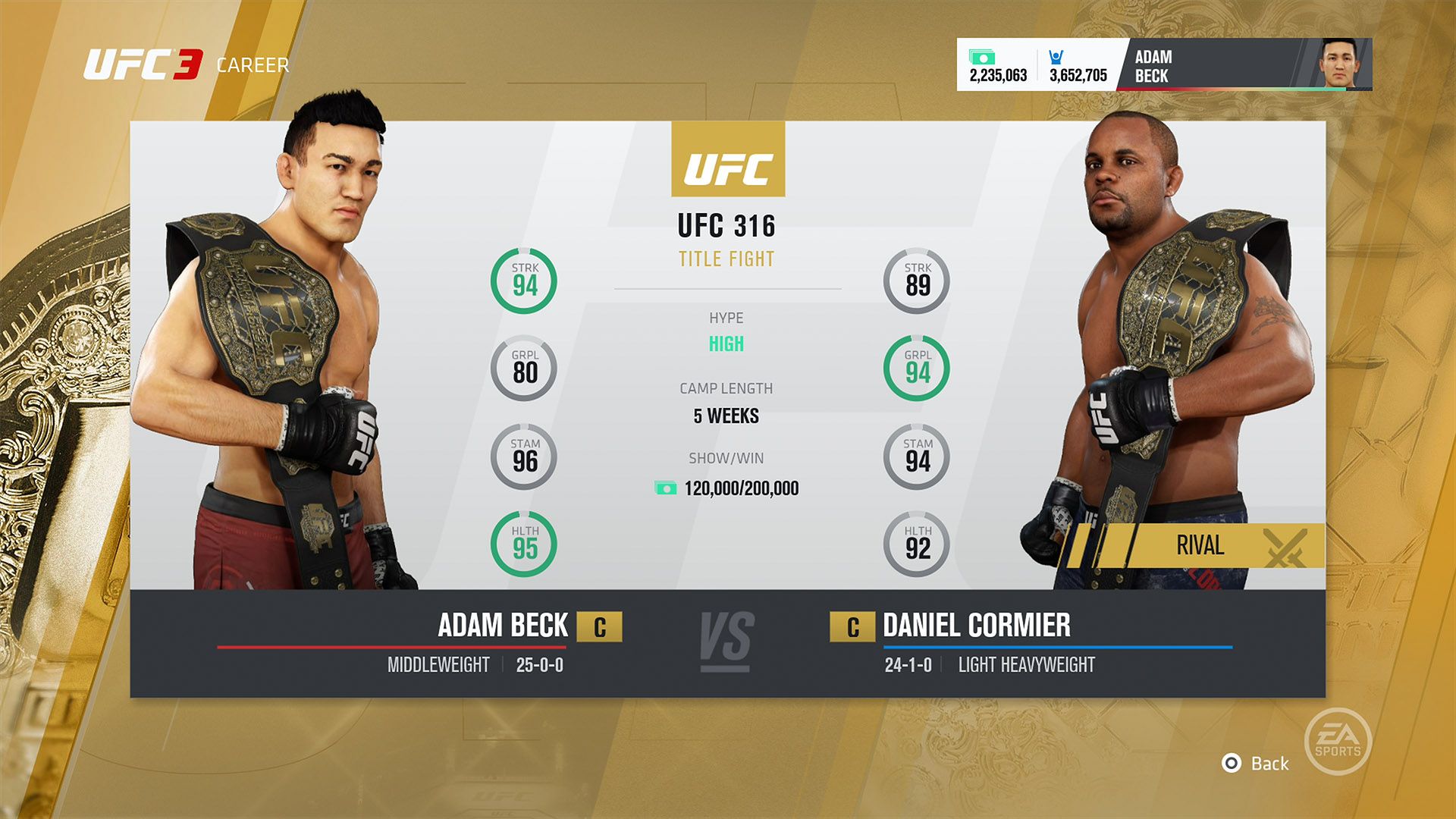
Task: Toggle Adam Beck's champion C badge
Action: [599, 627]
